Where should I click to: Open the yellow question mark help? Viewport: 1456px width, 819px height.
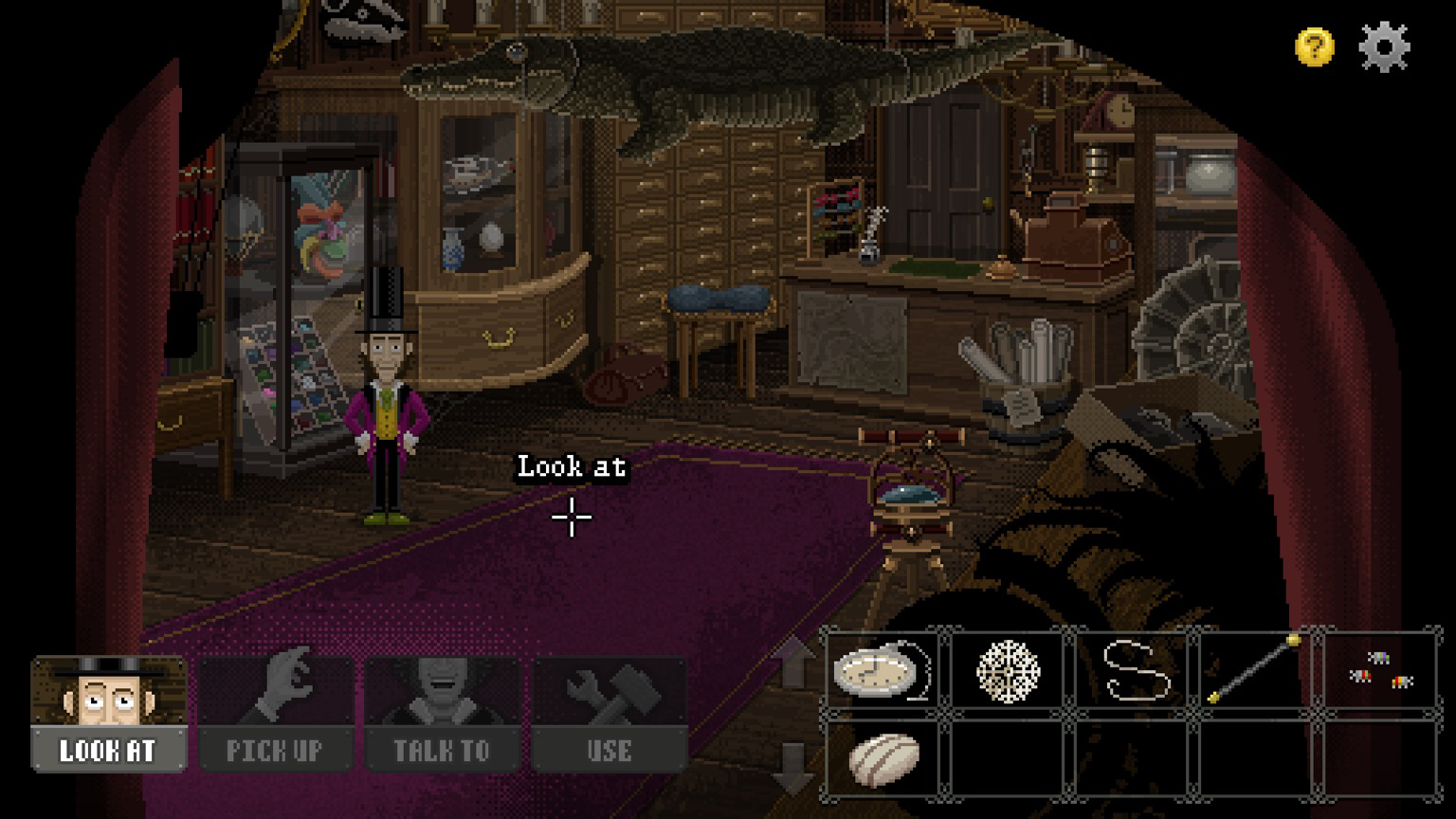[x=1314, y=46]
